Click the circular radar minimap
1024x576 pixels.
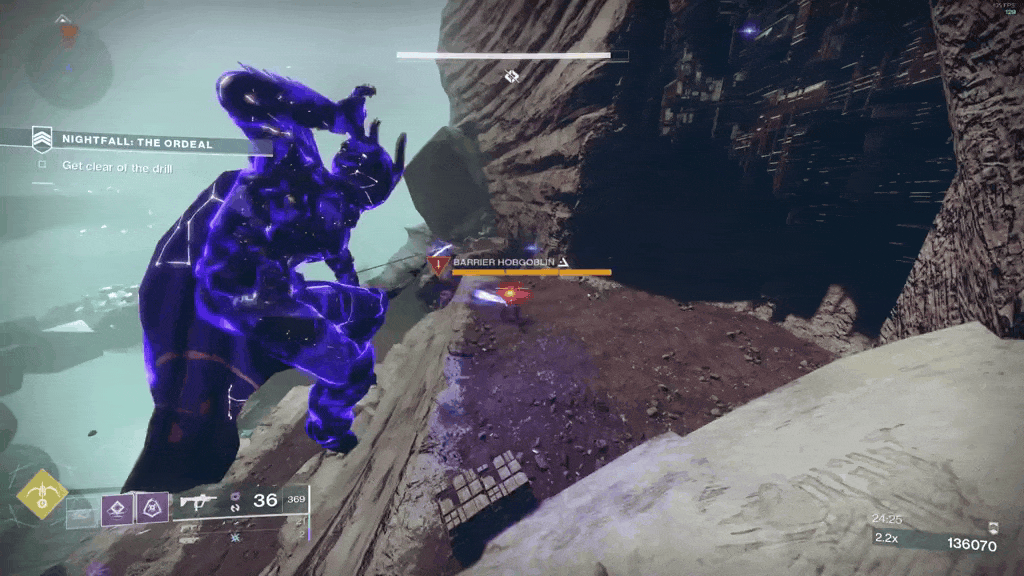pos(68,62)
